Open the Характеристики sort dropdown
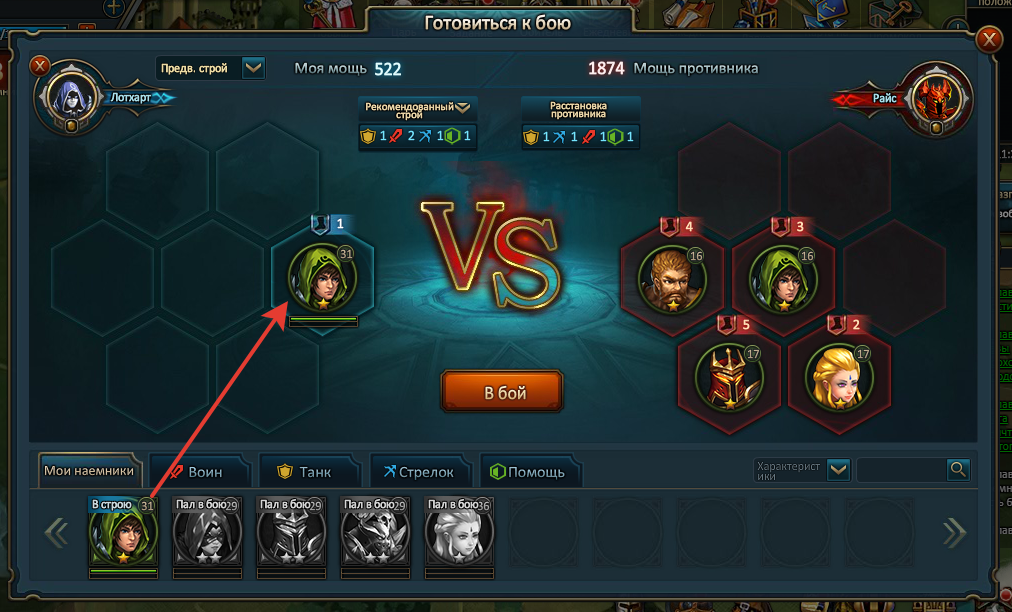Viewport: 1012px width, 612px height. tap(838, 470)
